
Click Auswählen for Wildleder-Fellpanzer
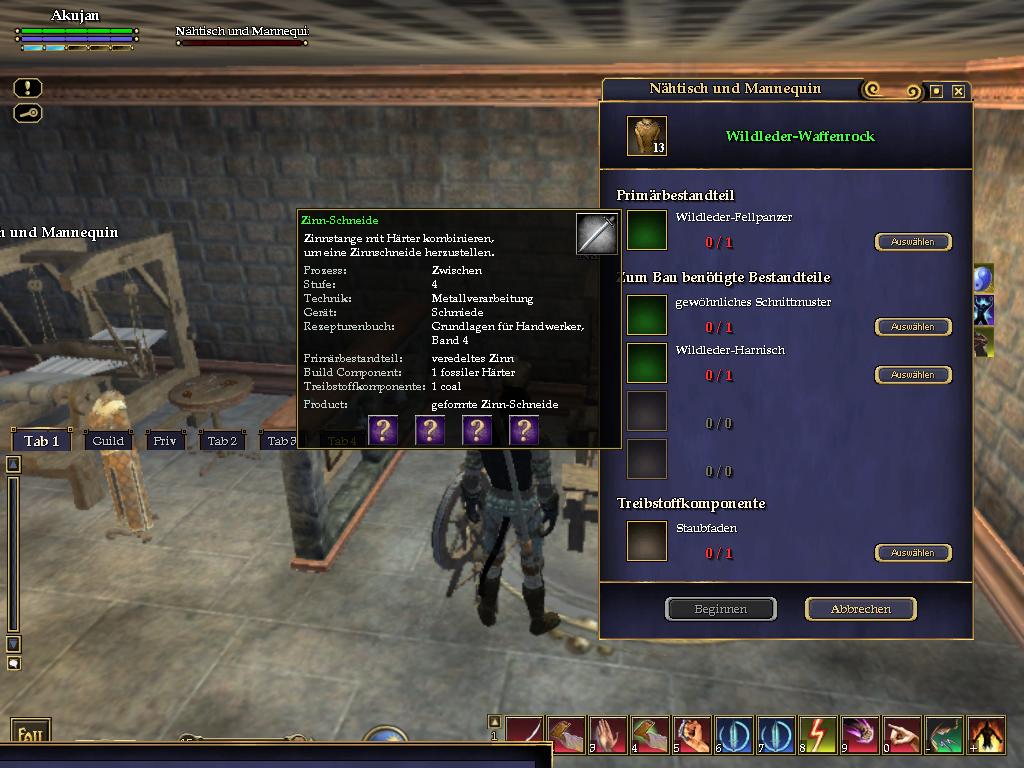pos(912,242)
